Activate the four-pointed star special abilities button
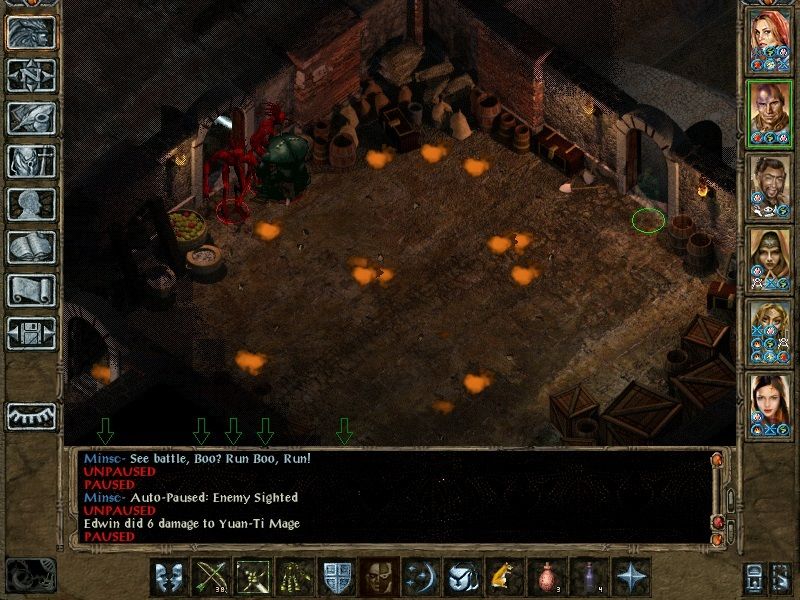Image resolution: width=800 pixels, height=600 pixels. click(x=629, y=577)
